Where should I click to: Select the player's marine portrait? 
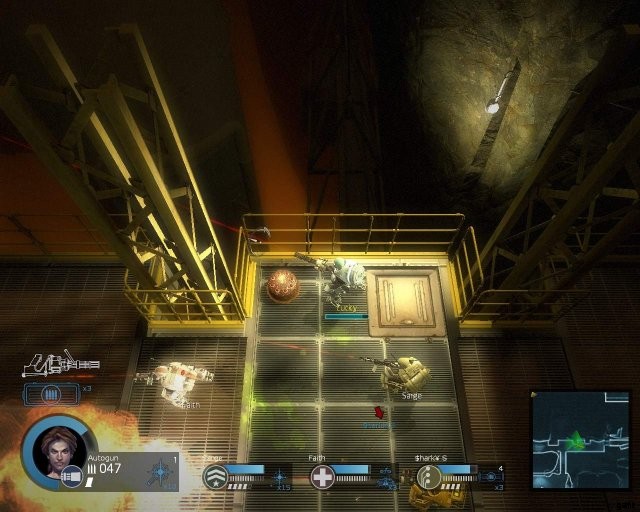56,452
